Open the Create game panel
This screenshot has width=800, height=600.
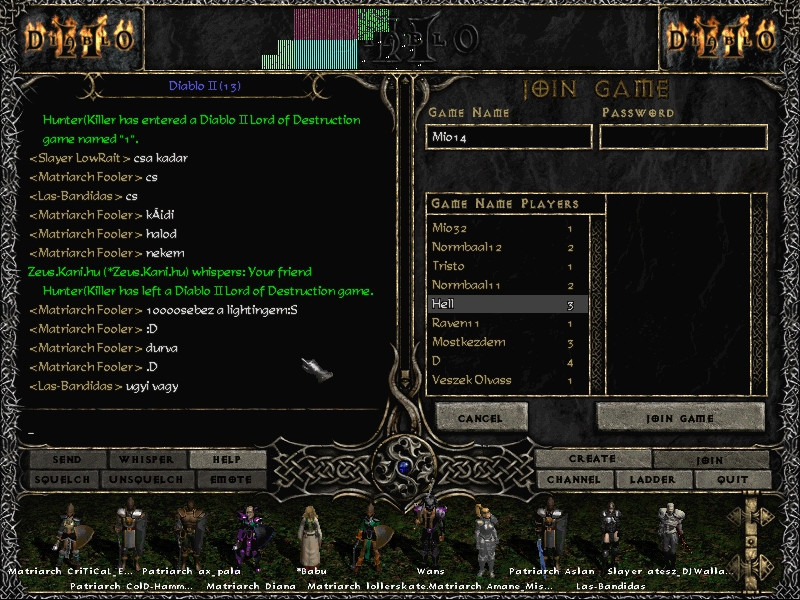pyautogui.click(x=592, y=459)
